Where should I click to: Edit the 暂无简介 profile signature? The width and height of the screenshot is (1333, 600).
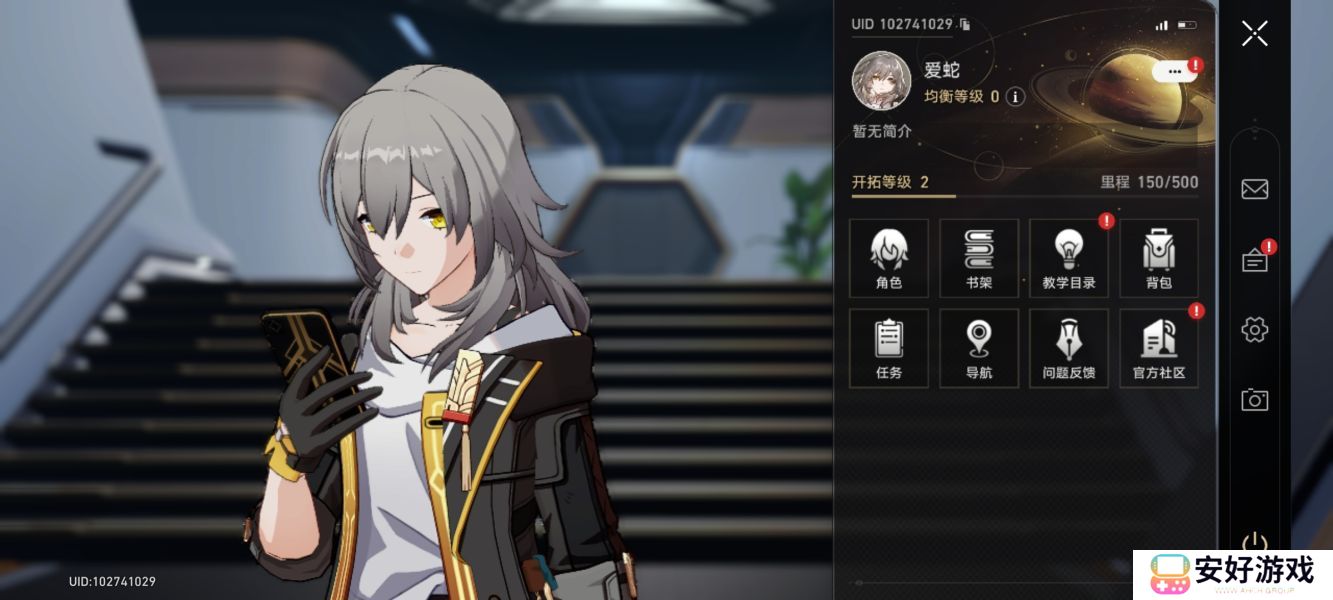click(x=881, y=131)
